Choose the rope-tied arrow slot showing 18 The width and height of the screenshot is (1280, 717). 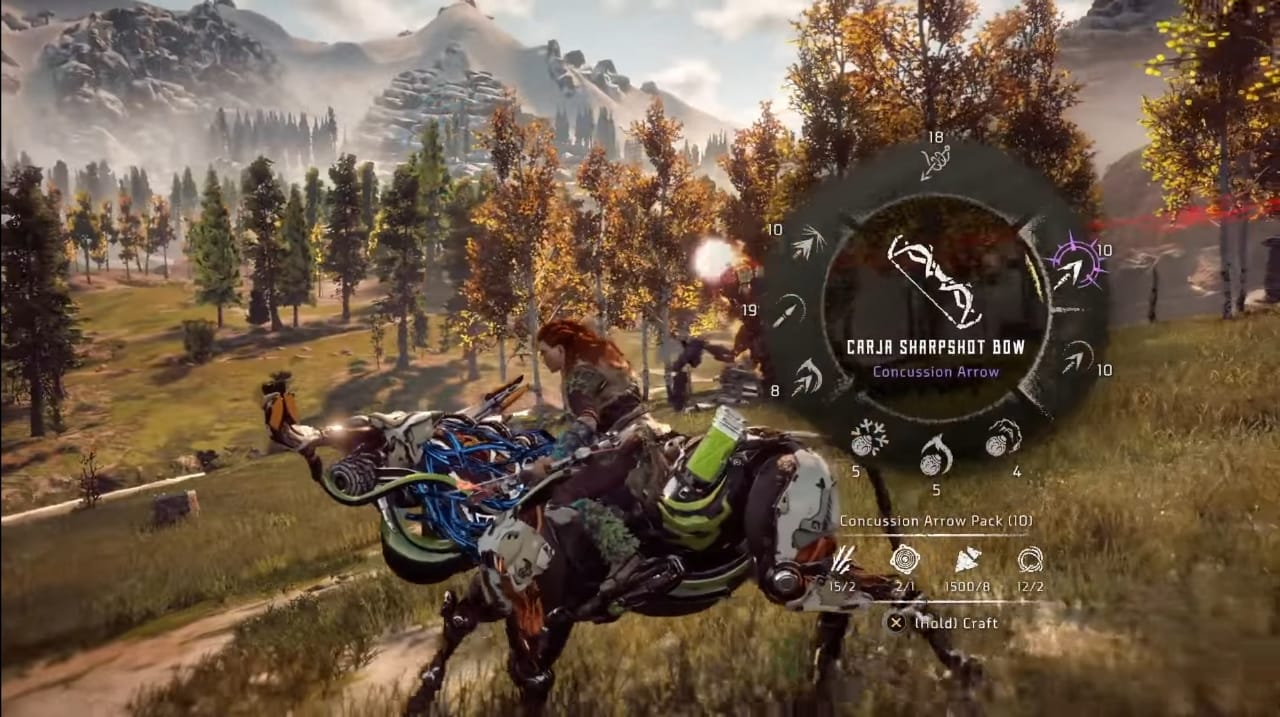coord(935,162)
